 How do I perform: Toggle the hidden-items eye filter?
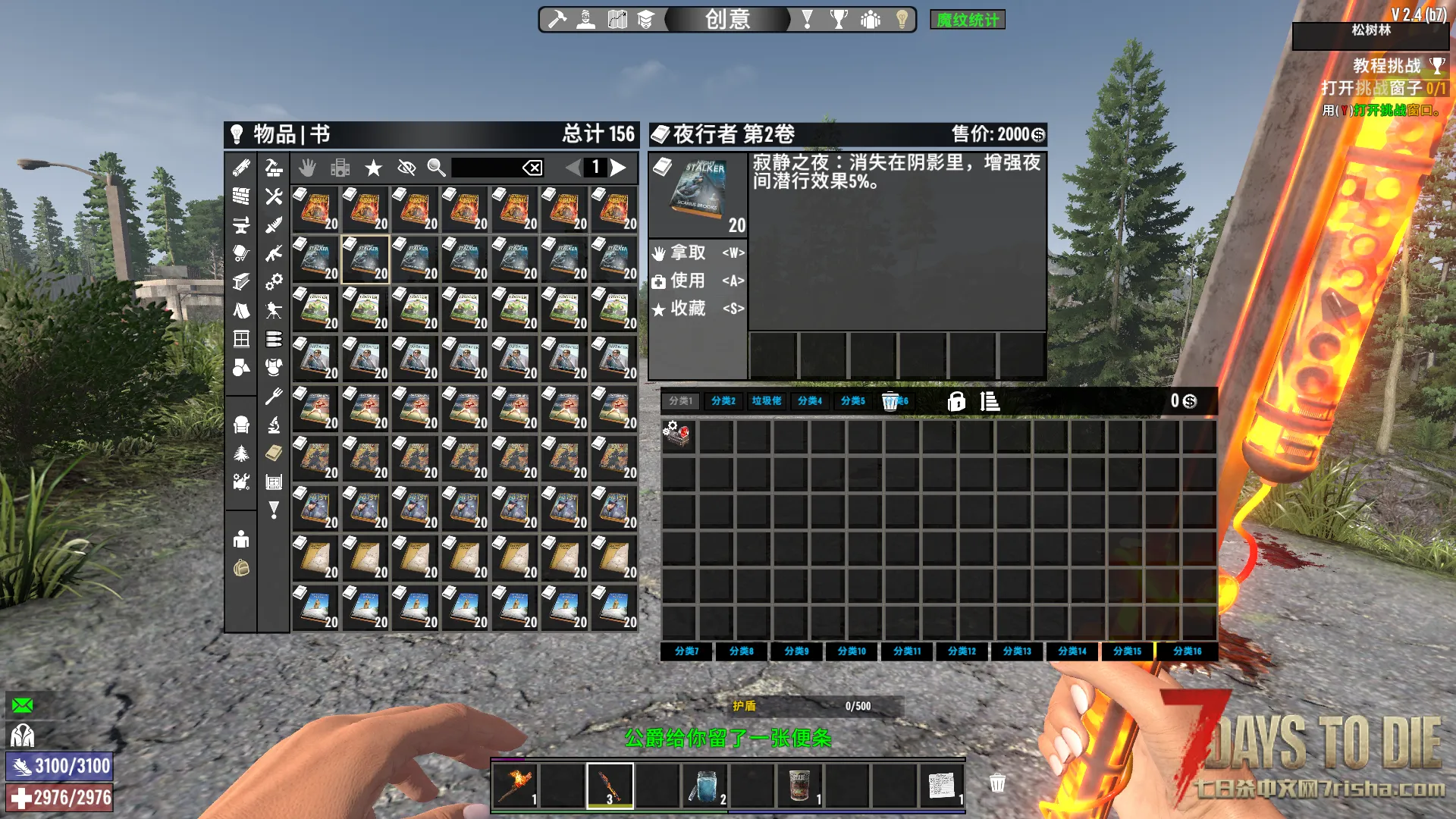click(406, 167)
